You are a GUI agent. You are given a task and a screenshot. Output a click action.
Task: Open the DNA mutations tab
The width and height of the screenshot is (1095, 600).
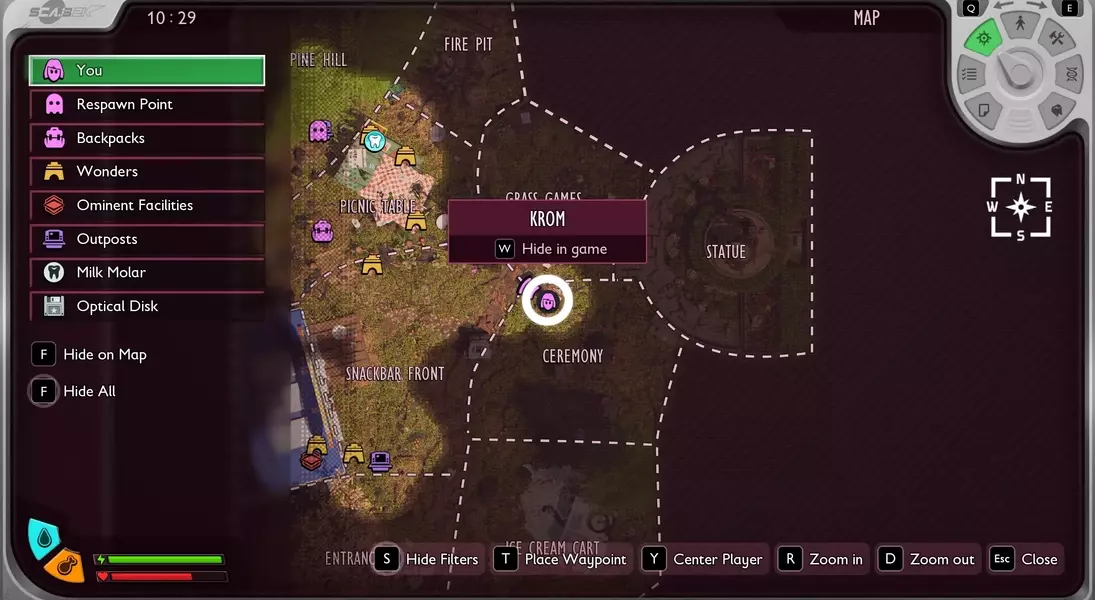pyautogui.click(x=1071, y=74)
